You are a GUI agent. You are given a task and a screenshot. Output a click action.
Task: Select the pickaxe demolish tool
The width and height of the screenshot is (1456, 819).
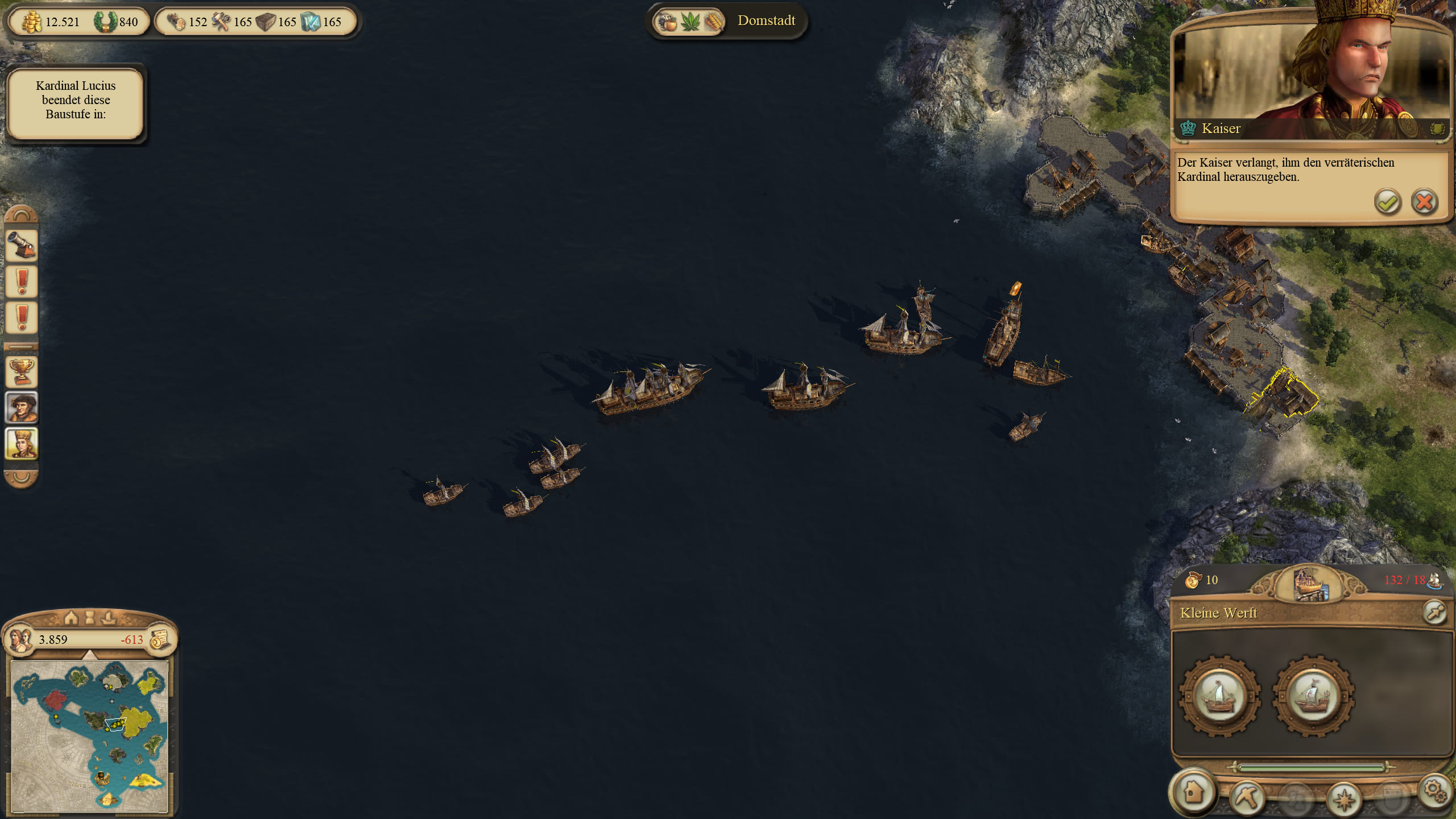click(1247, 797)
